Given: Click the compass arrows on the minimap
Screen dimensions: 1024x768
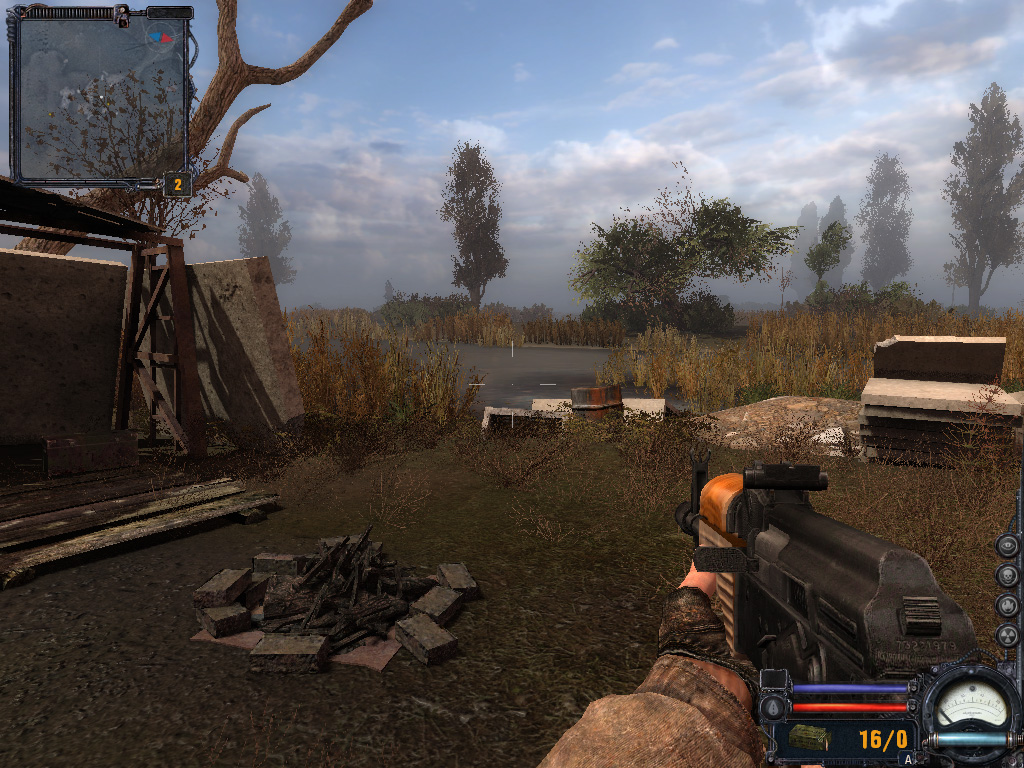Looking at the screenshot, I should [159, 38].
